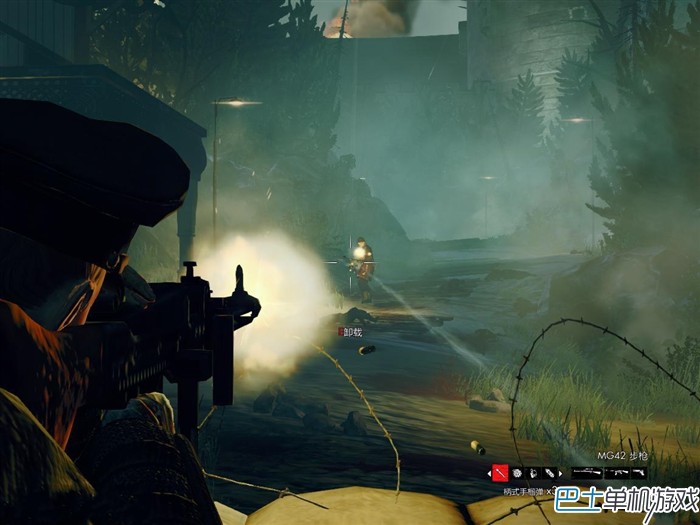The width and height of the screenshot is (700, 525).
Task: Select the red stick grenade slot
Action: tap(500, 472)
